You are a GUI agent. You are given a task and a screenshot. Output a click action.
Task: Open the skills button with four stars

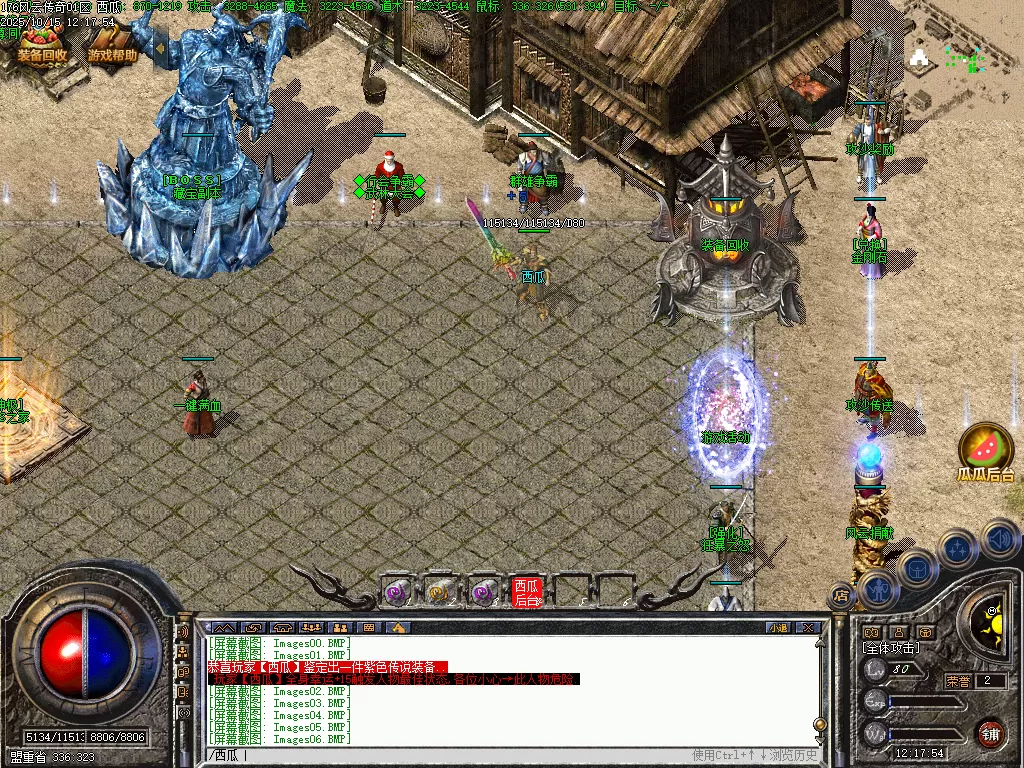(x=957, y=549)
